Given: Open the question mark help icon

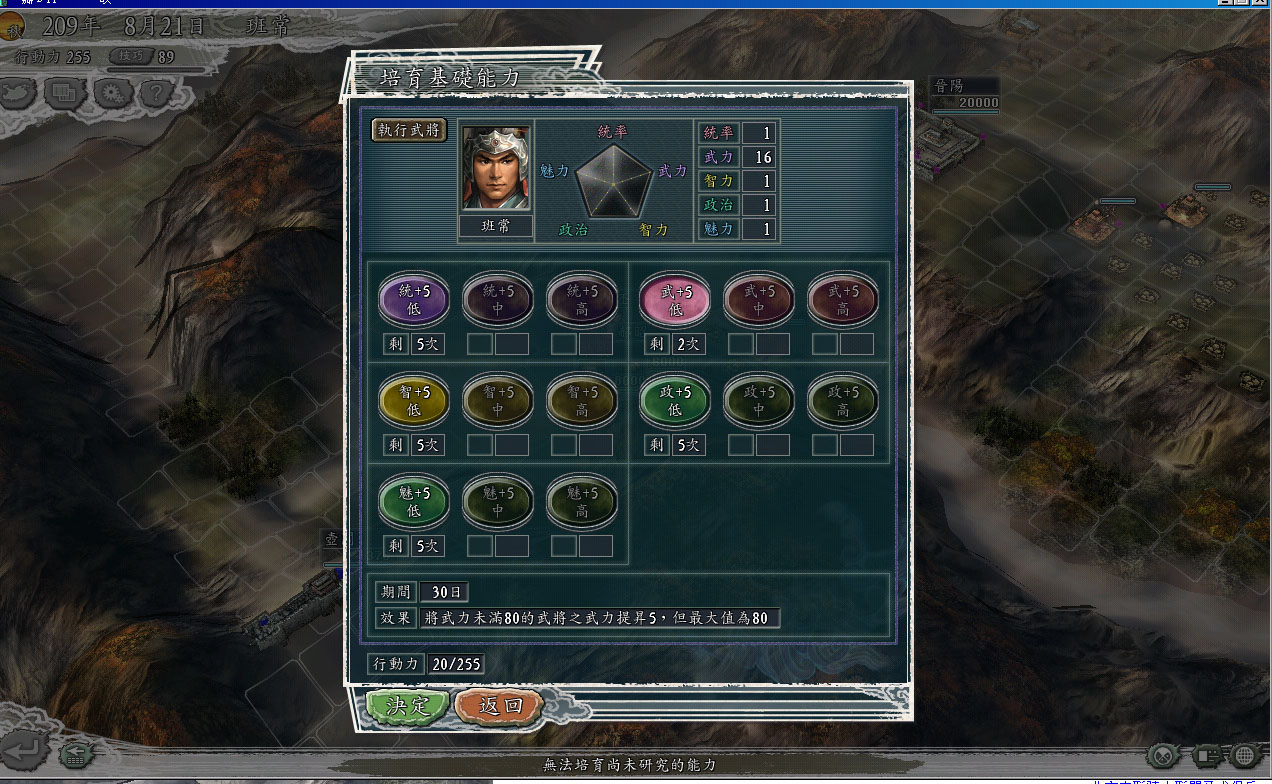Looking at the screenshot, I should (x=155, y=94).
